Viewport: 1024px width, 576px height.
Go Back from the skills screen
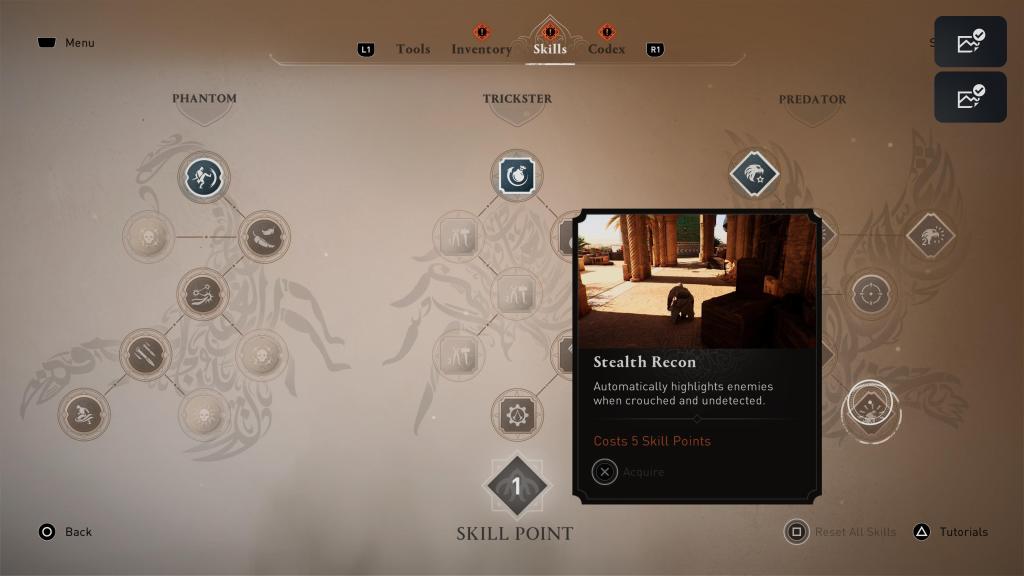tap(66, 532)
